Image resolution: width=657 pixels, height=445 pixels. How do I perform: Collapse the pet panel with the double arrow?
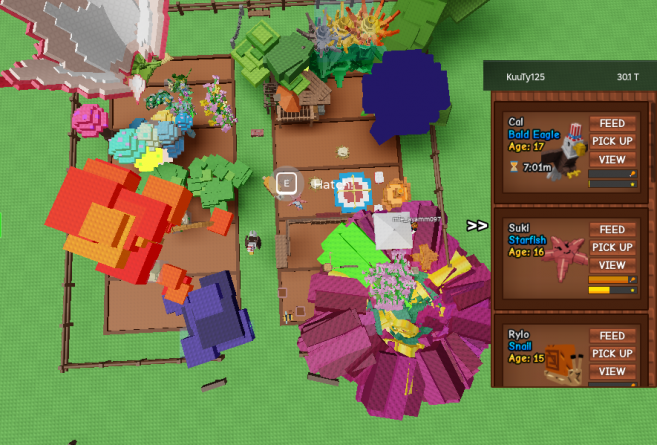477,226
